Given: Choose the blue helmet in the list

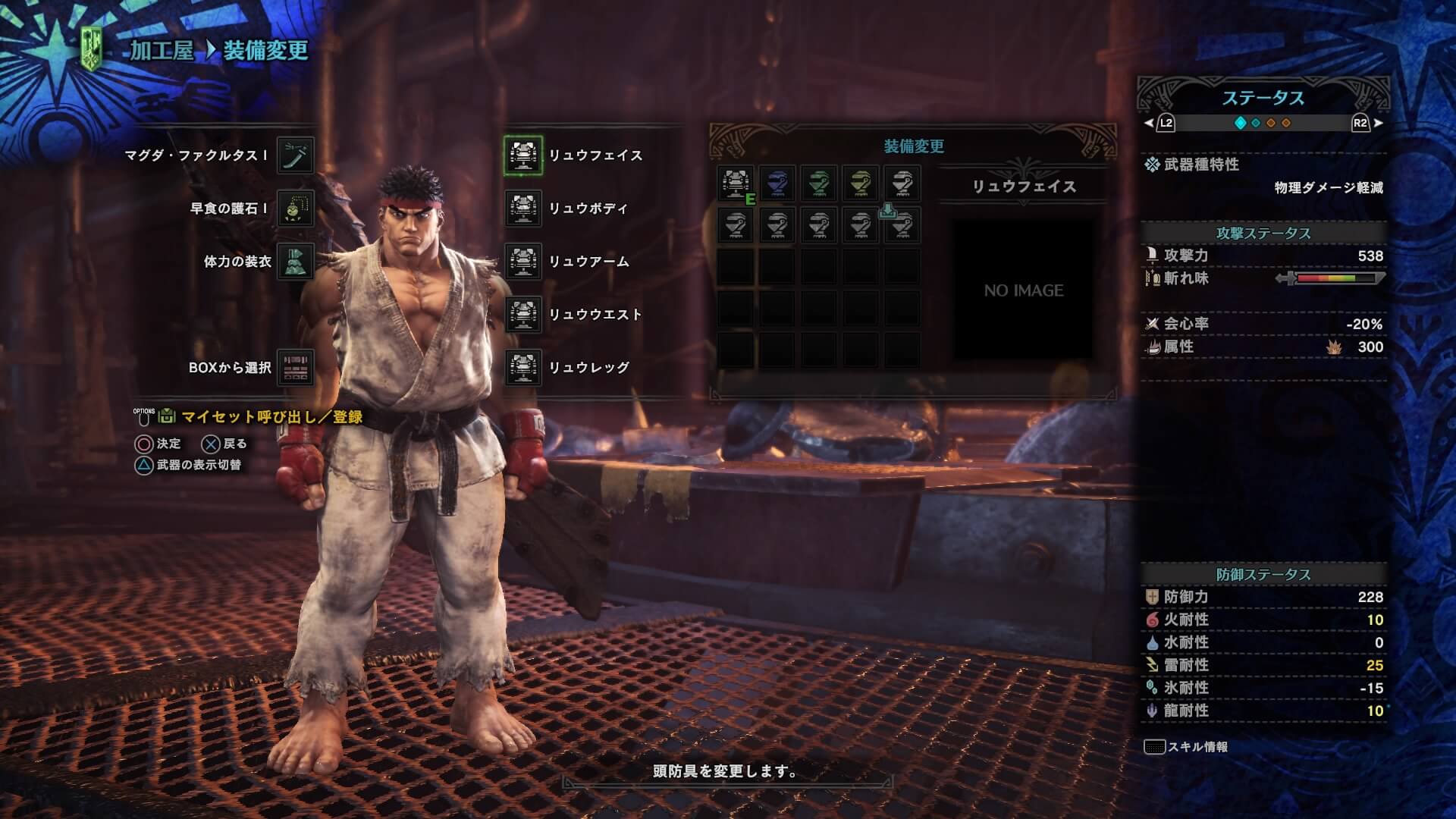Looking at the screenshot, I should coord(777,184).
